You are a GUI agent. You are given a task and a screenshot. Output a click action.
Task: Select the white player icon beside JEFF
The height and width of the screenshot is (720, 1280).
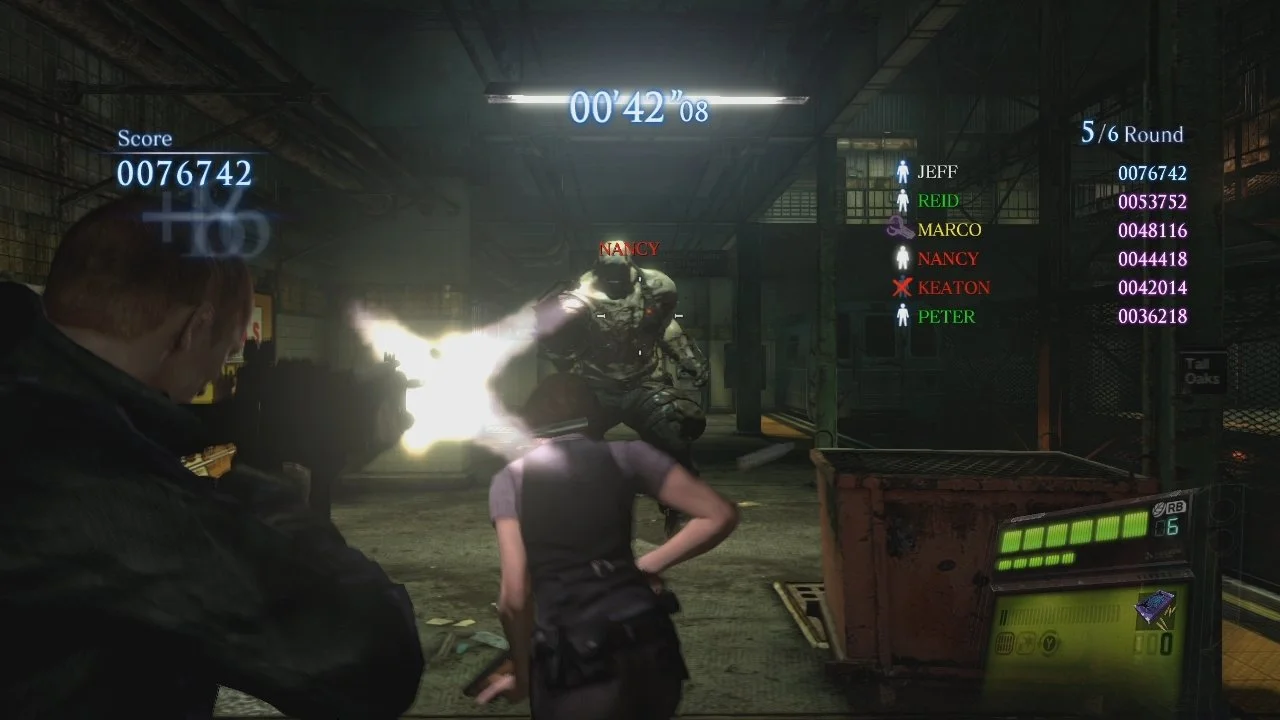pos(905,171)
